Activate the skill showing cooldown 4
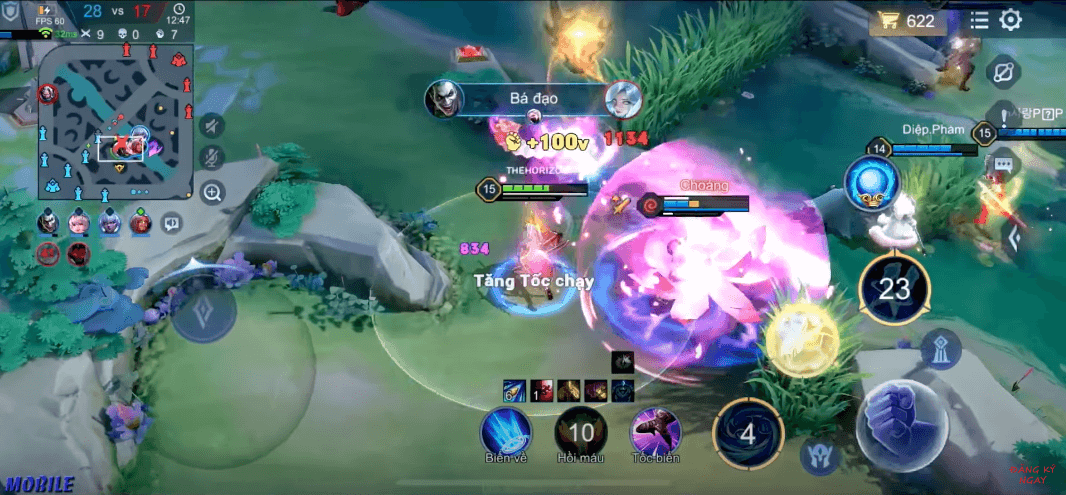The width and height of the screenshot is (1066, 495). pos(747,434)
